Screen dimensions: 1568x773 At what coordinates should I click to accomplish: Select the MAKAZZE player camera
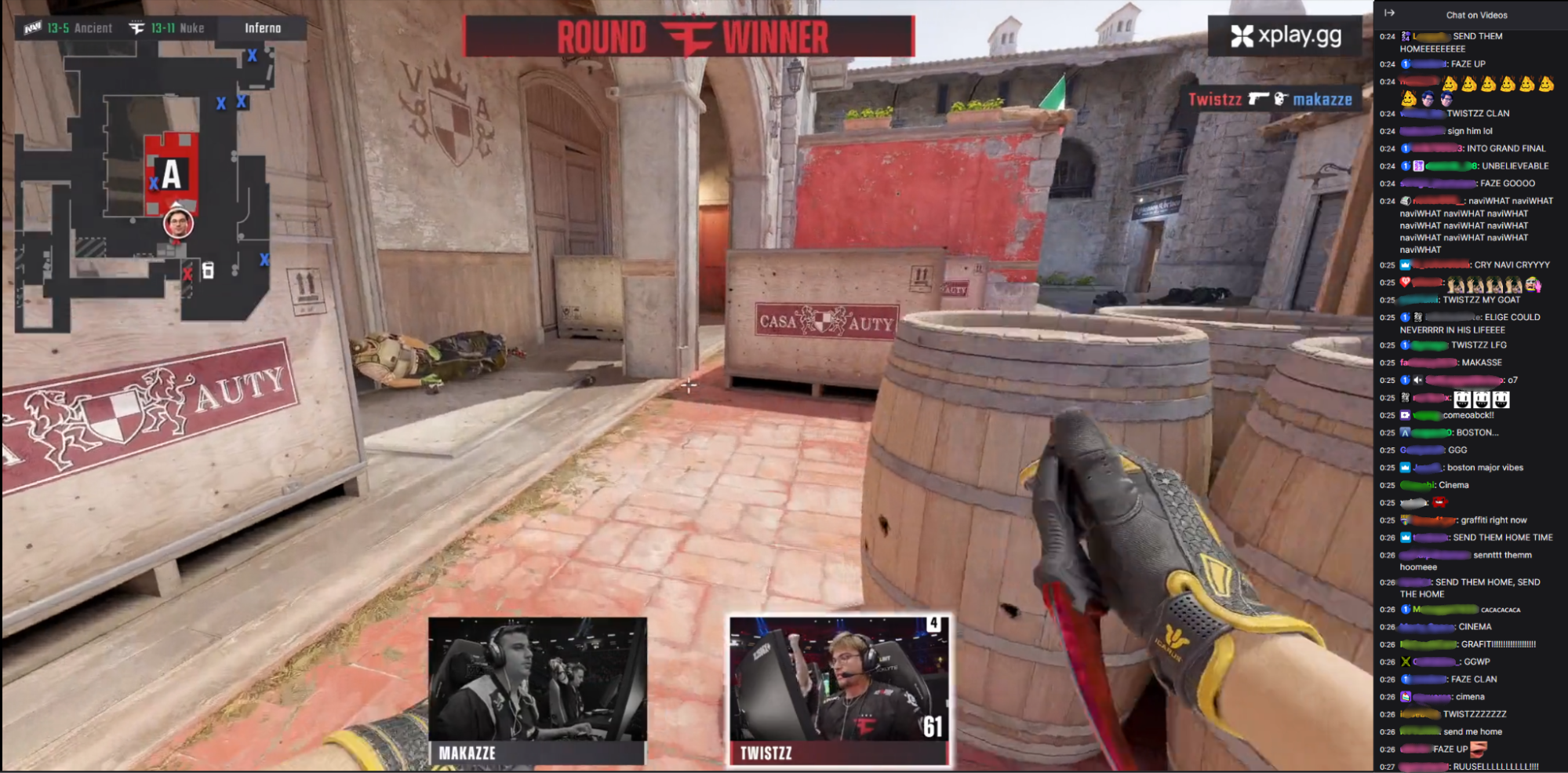537,690
